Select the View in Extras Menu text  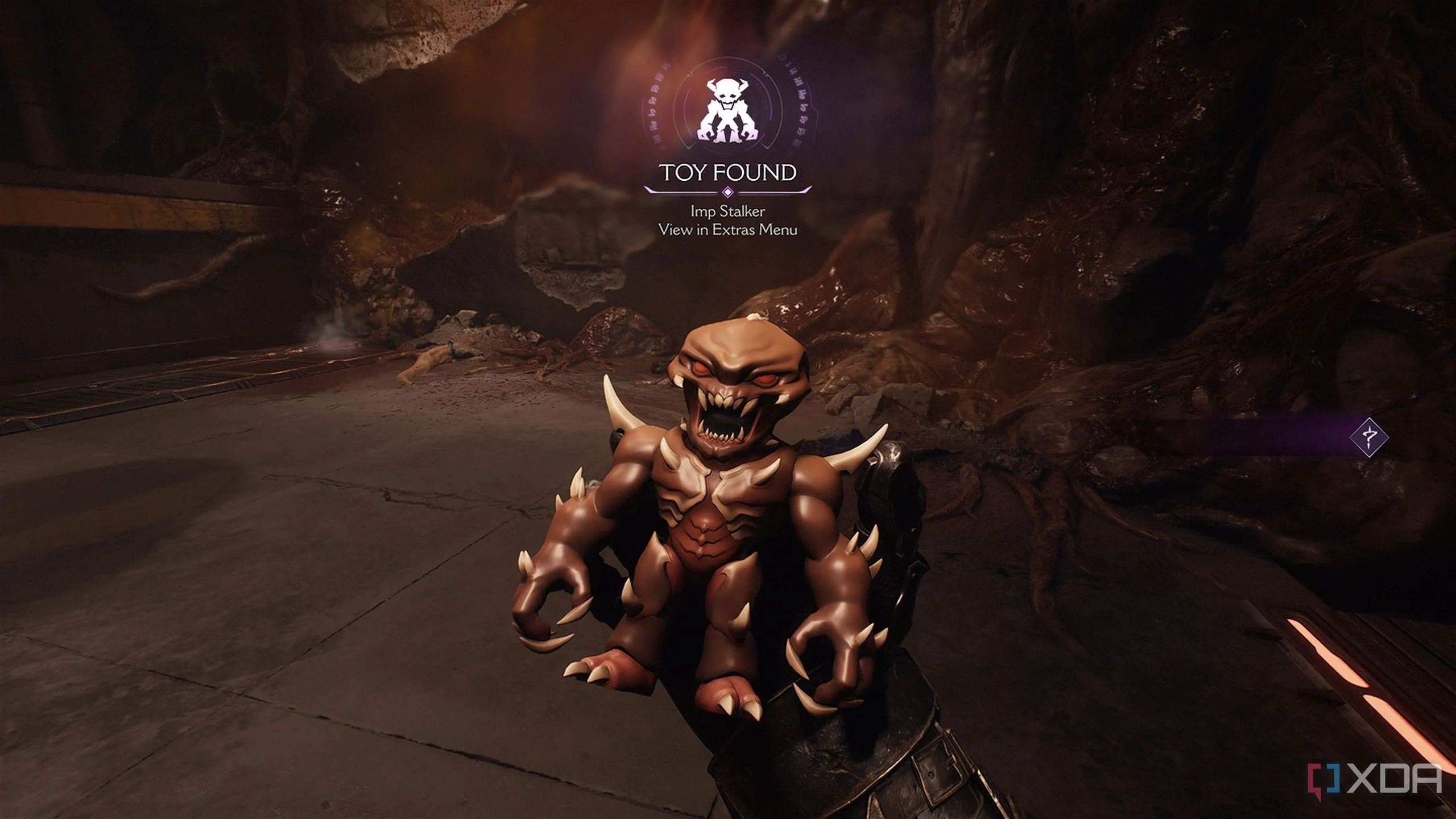coord(727,230)
